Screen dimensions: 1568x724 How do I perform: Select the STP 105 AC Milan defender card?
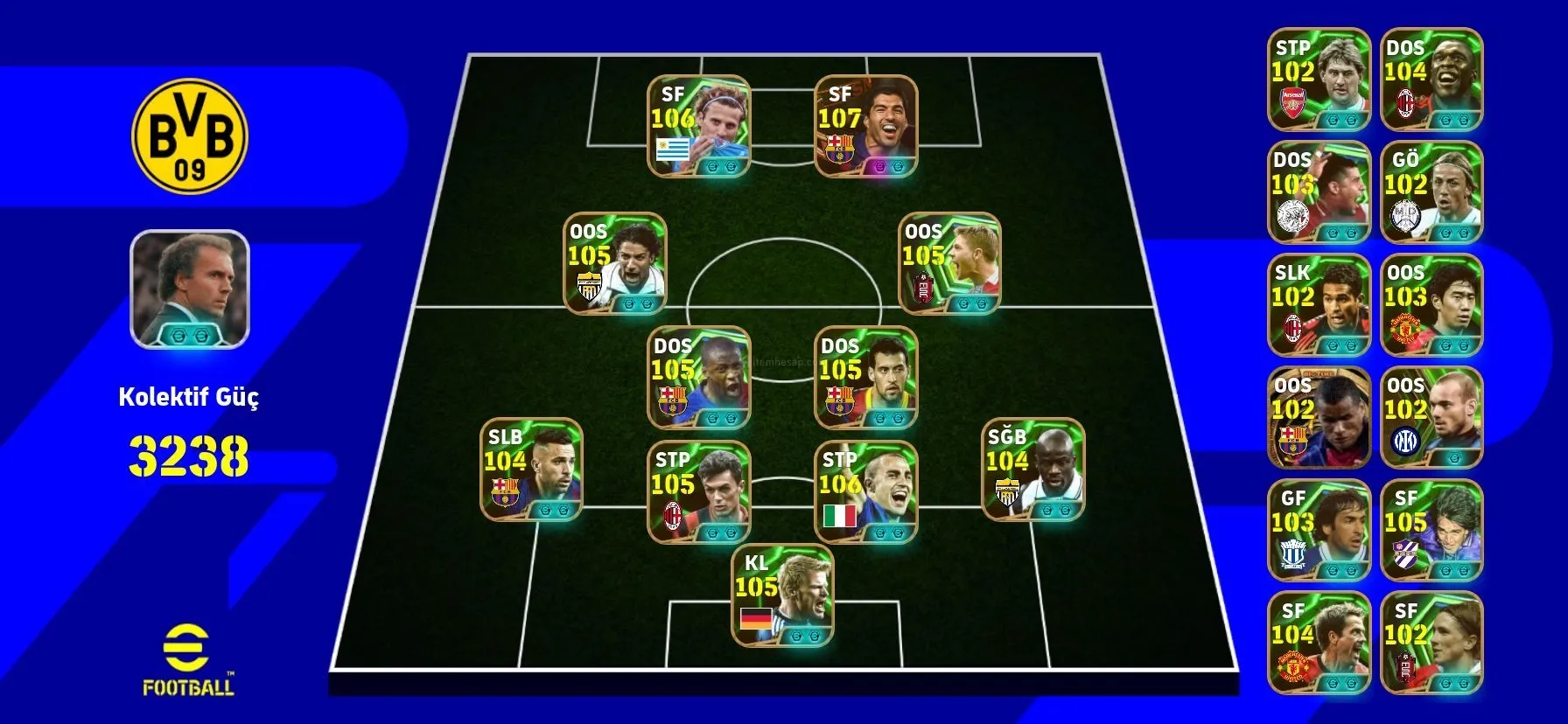[x=698, y=491]
